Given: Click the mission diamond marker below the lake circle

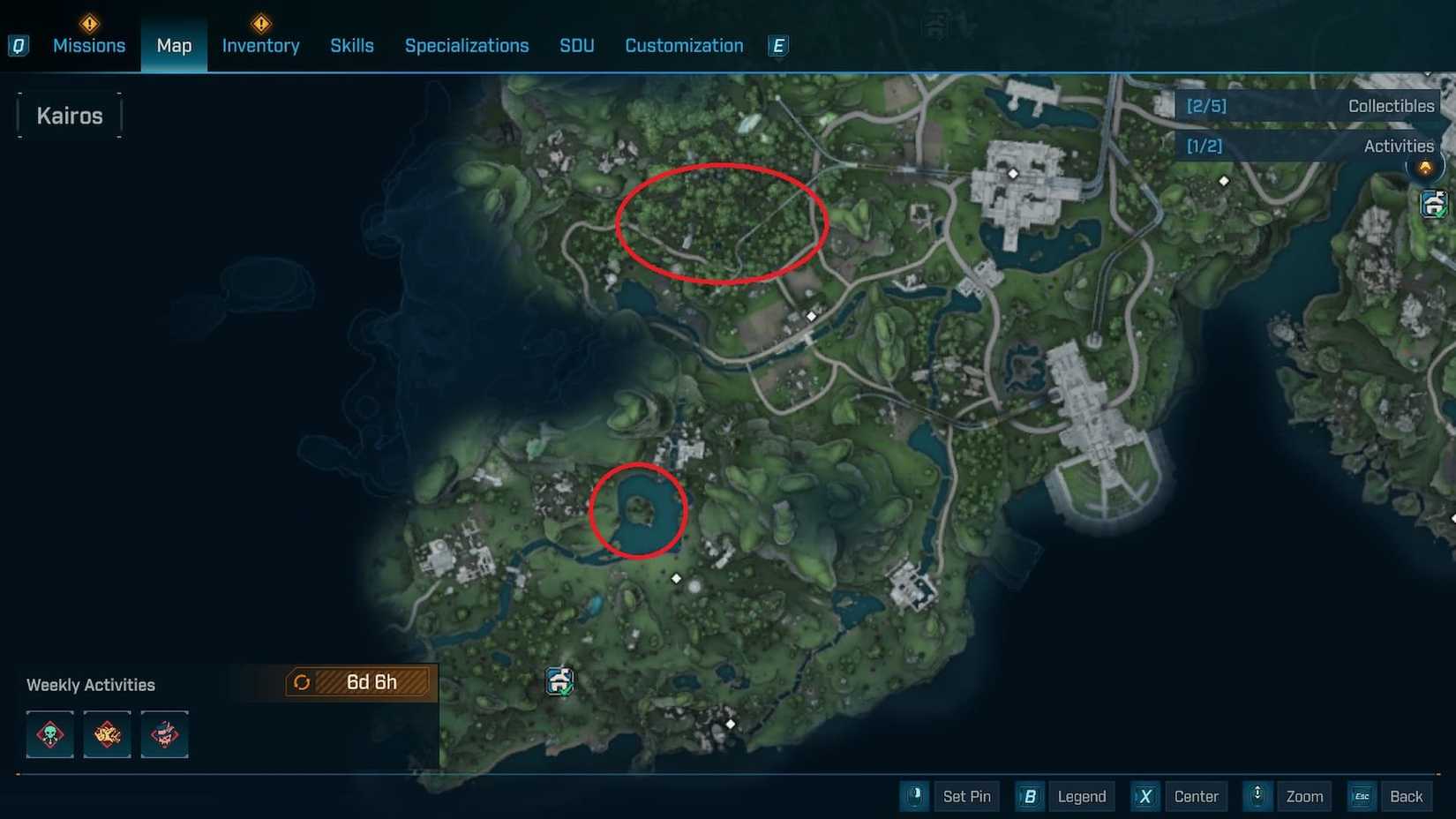Looking at the screenshot, I should click(676, 577).
